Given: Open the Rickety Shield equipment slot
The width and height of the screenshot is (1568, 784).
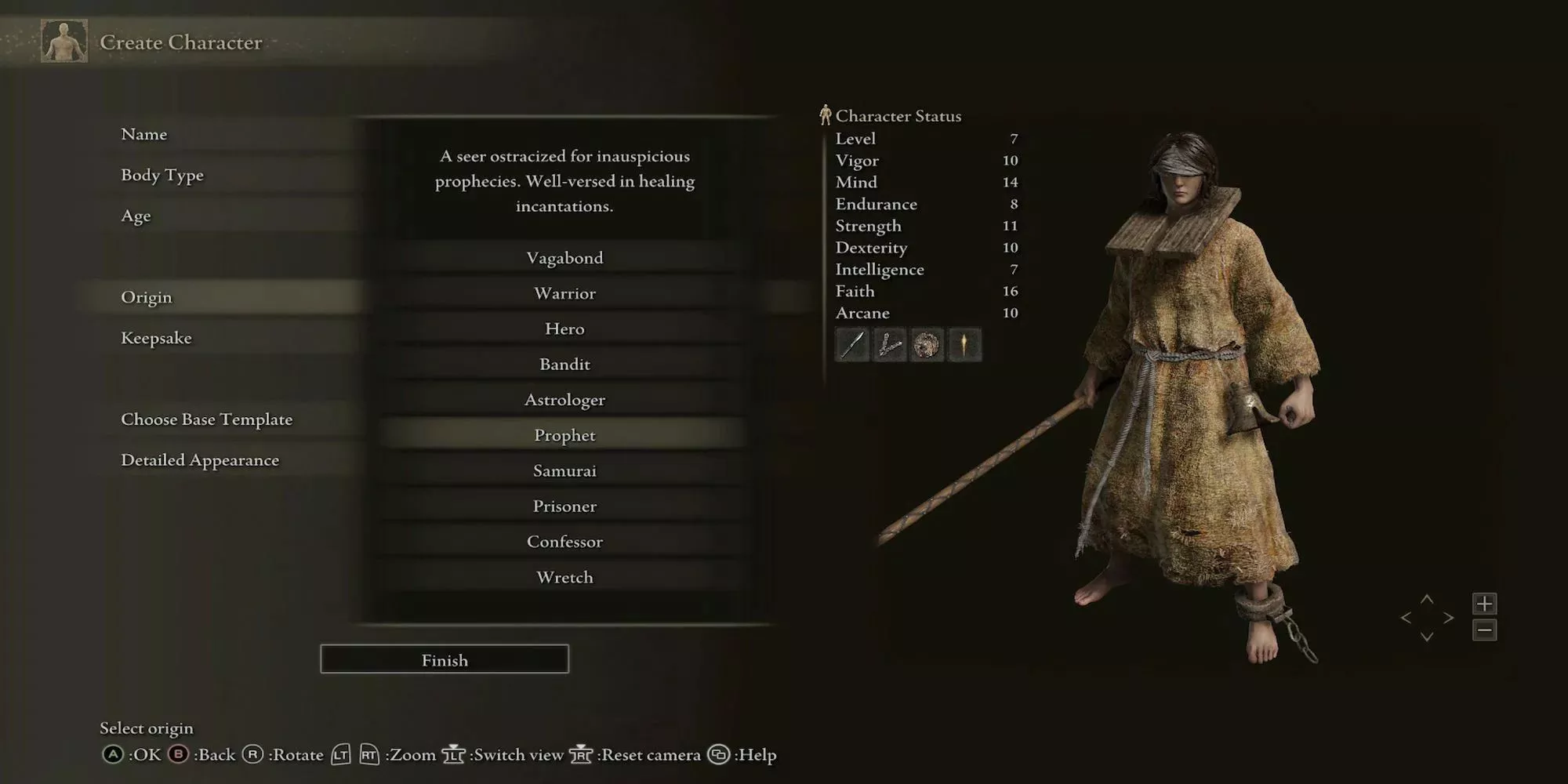Looking at the screenshot, I should (927, 345).
